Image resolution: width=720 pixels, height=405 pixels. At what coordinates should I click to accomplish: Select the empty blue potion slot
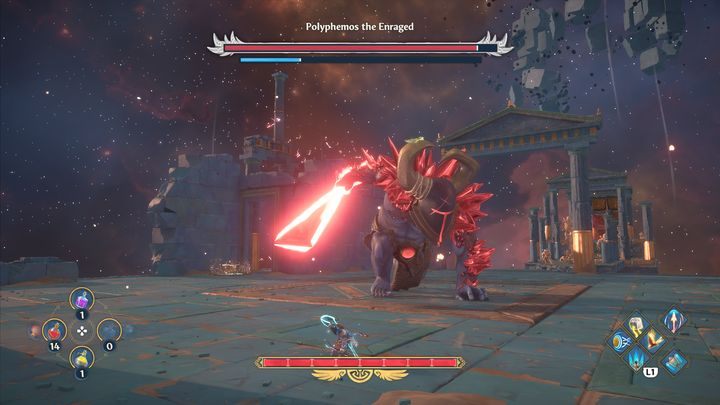(x=108, y=330)
